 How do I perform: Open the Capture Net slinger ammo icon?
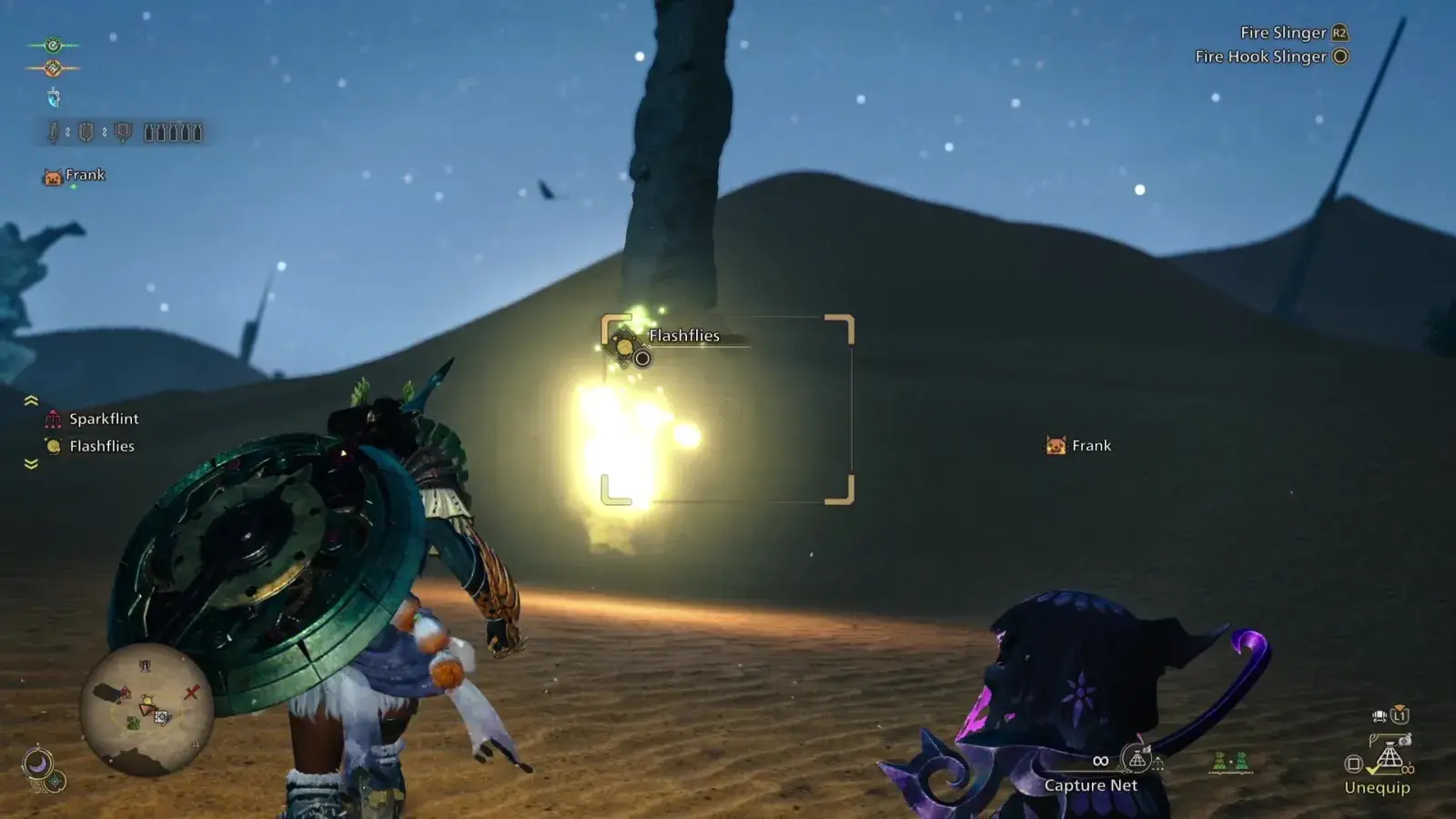coord(1136,758)
